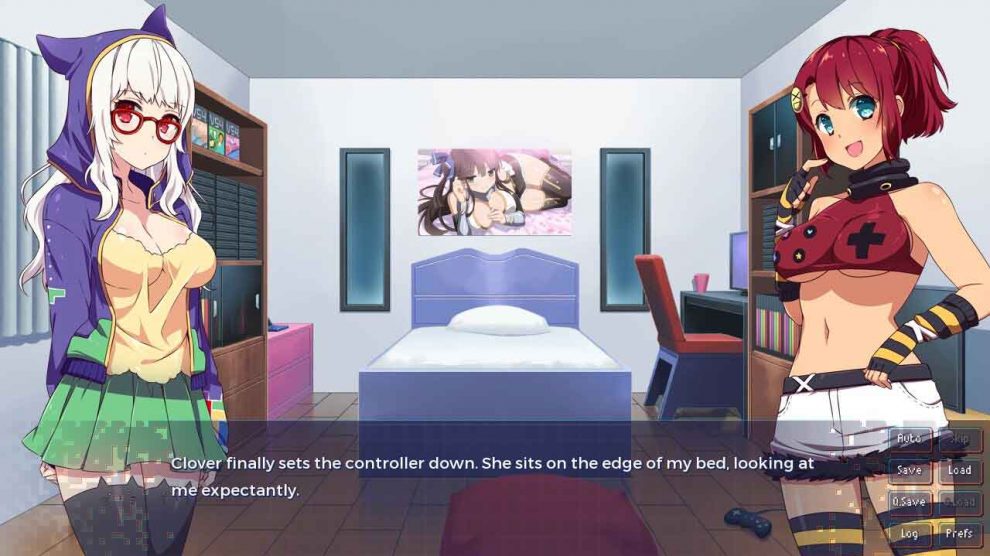Enable Auto text advance
Screen dimensions: 990x556
coord(909,439)
